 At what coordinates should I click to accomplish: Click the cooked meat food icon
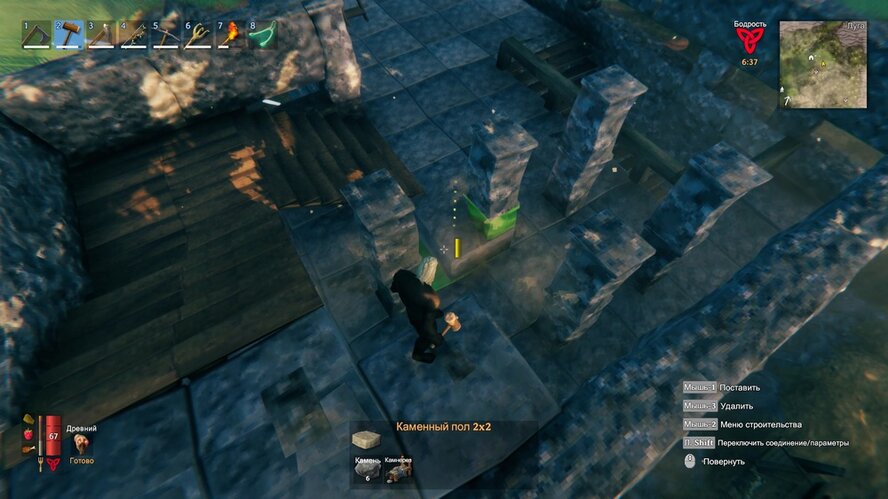point(28,450)
